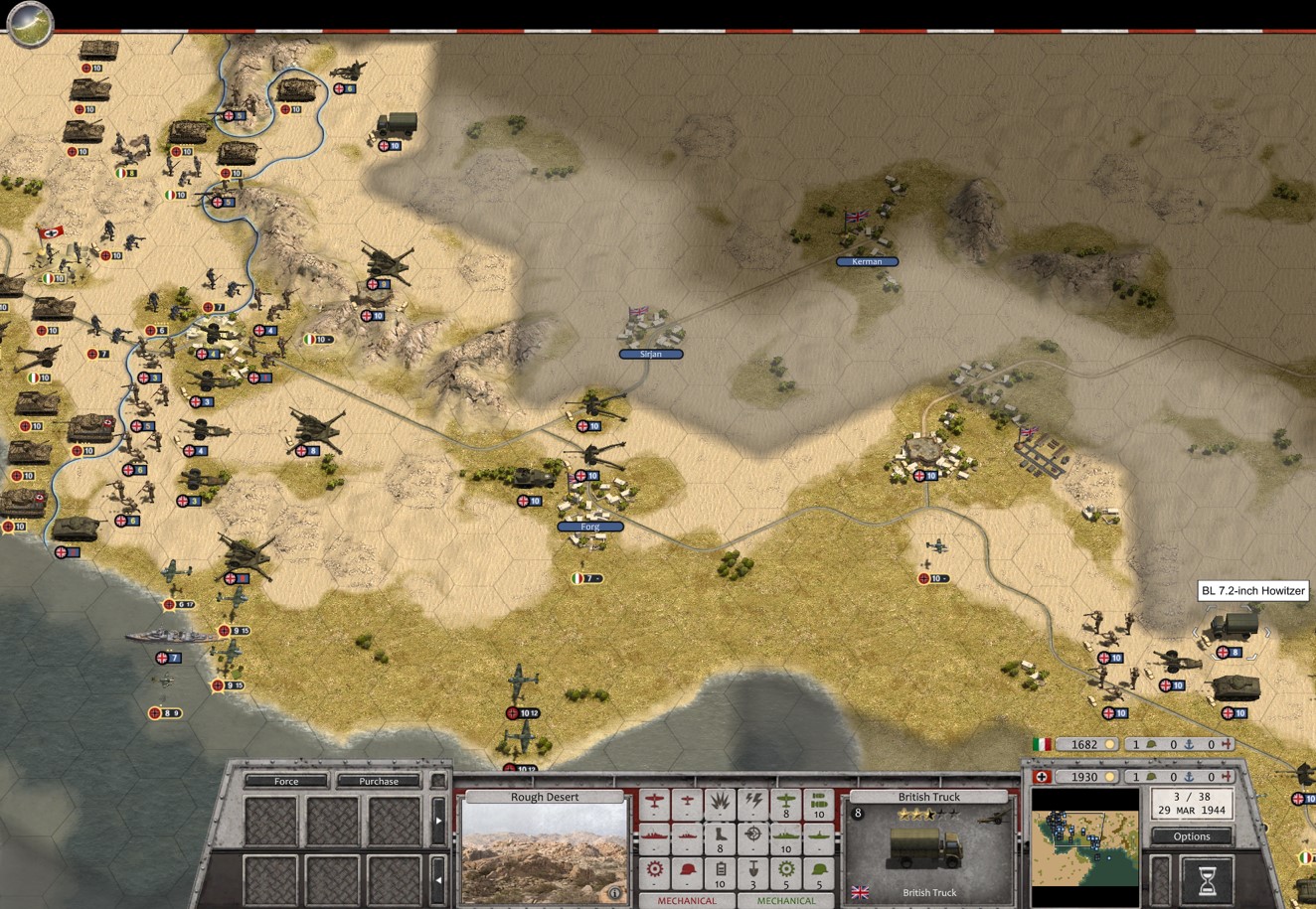
Task: Click the small square button next to Purchase
Action: (437, 781)
